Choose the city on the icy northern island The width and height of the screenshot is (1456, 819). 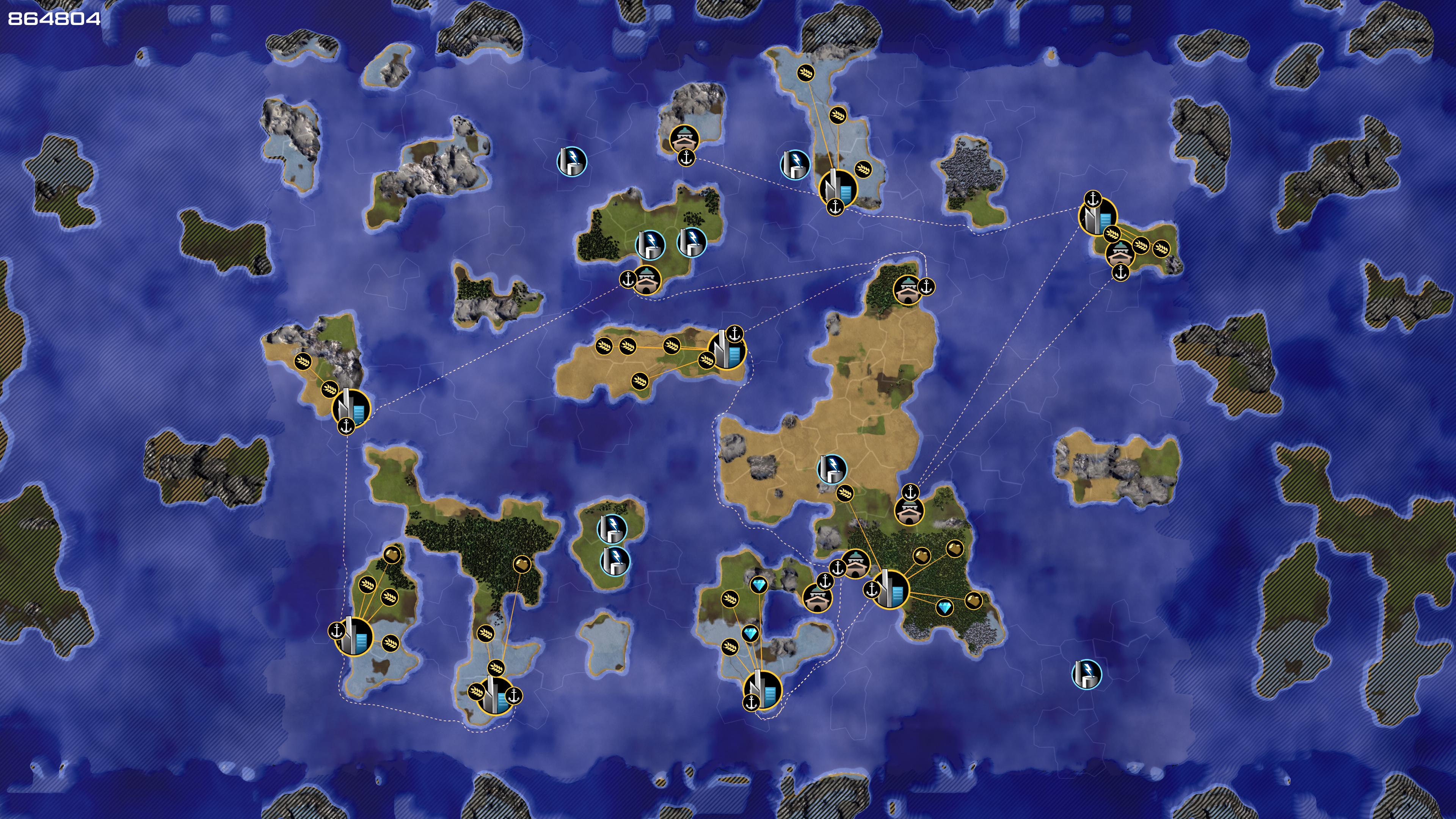[x=838, y=188]
